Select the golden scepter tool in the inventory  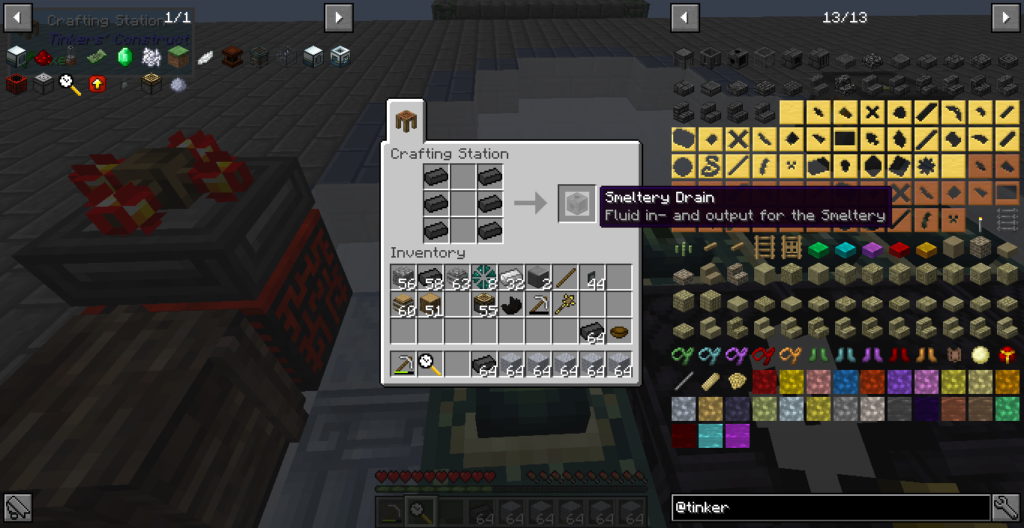tap(566, 304)
